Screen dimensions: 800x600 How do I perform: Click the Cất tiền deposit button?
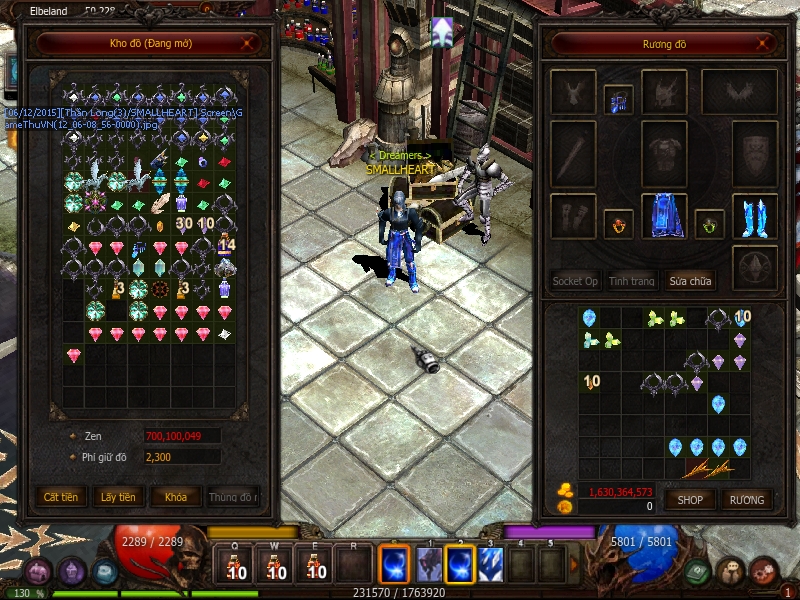coord(61,497)
